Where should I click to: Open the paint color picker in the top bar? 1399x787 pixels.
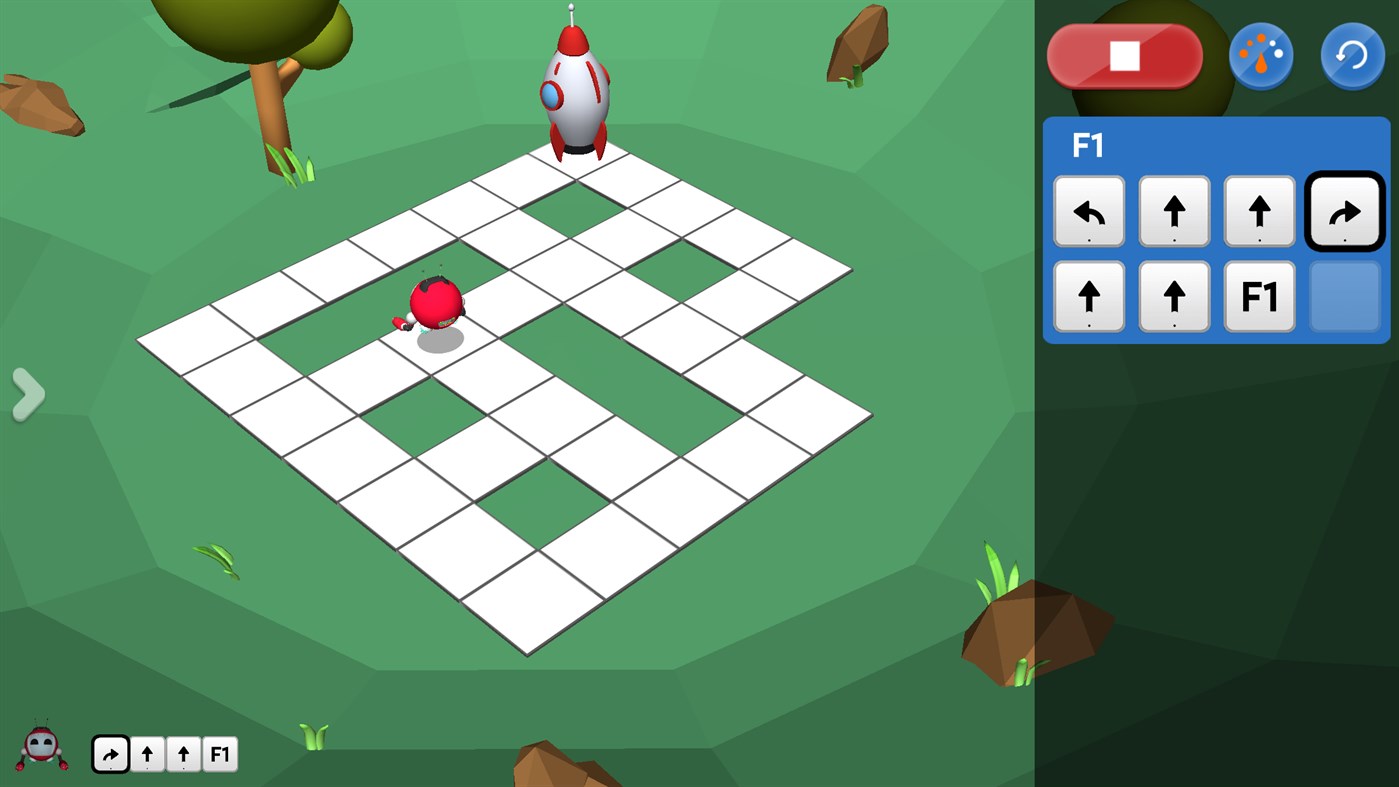[1261, 55]
